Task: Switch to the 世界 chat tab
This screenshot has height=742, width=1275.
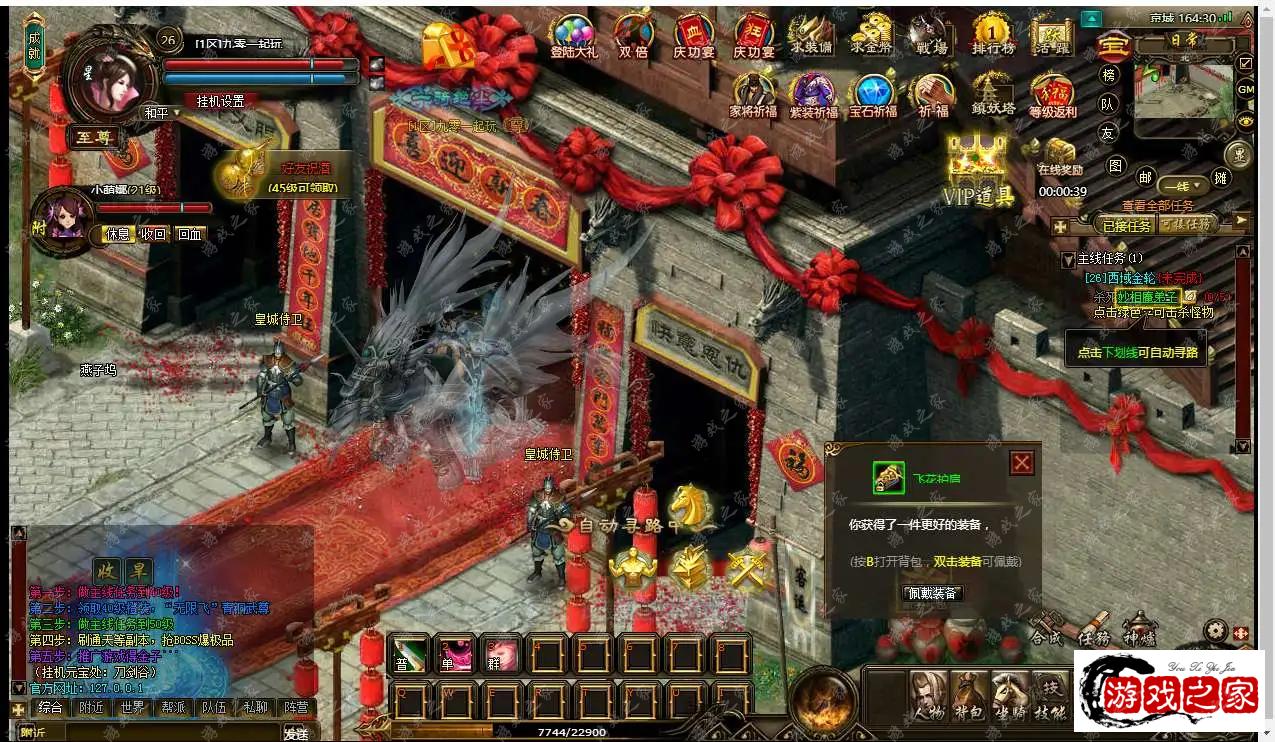Action: point(132,708)
